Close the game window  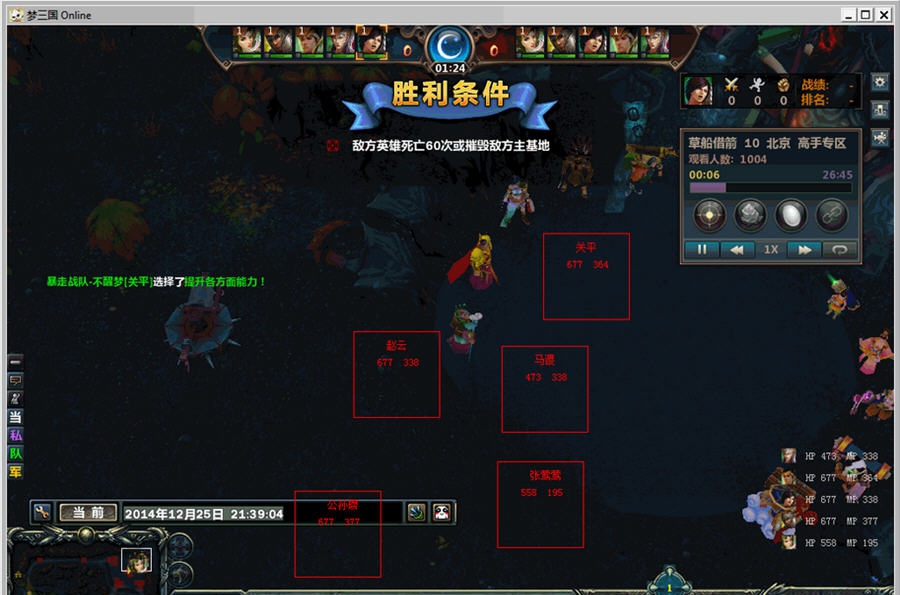[x=885, y=15]
